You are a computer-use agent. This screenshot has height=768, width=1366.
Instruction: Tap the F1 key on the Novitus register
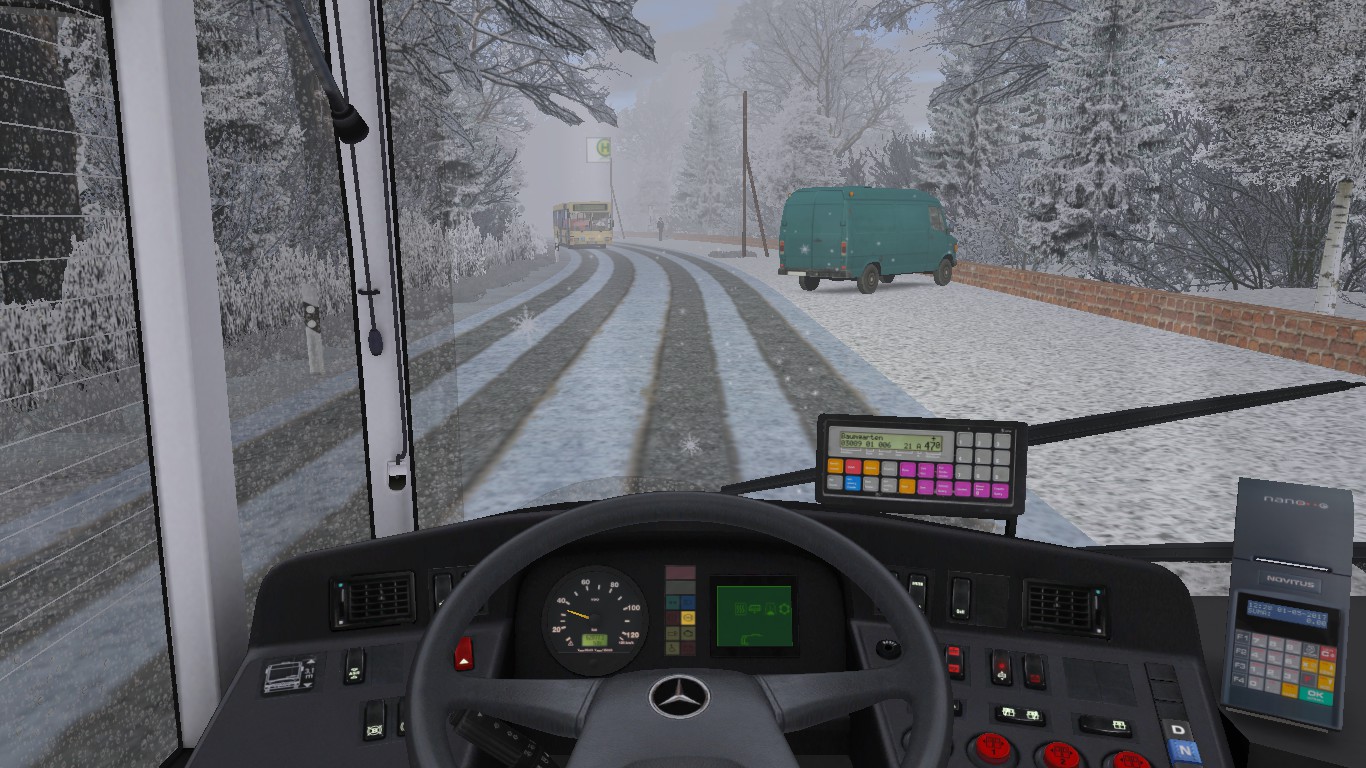coord(1240,636)
